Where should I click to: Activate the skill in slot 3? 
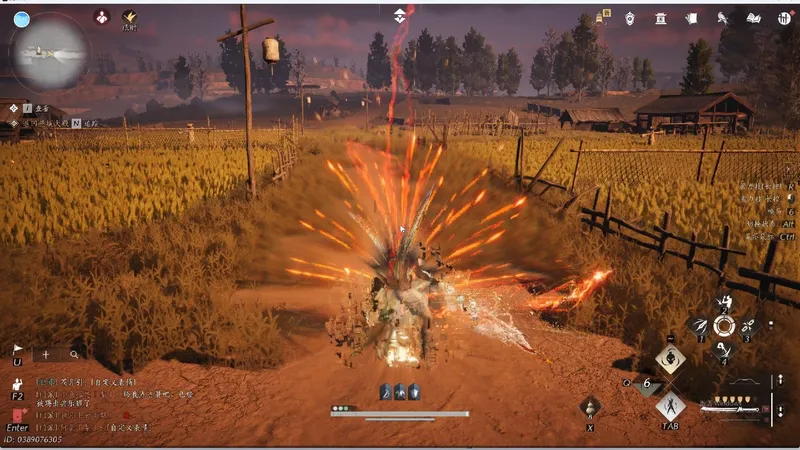(747, 326)
